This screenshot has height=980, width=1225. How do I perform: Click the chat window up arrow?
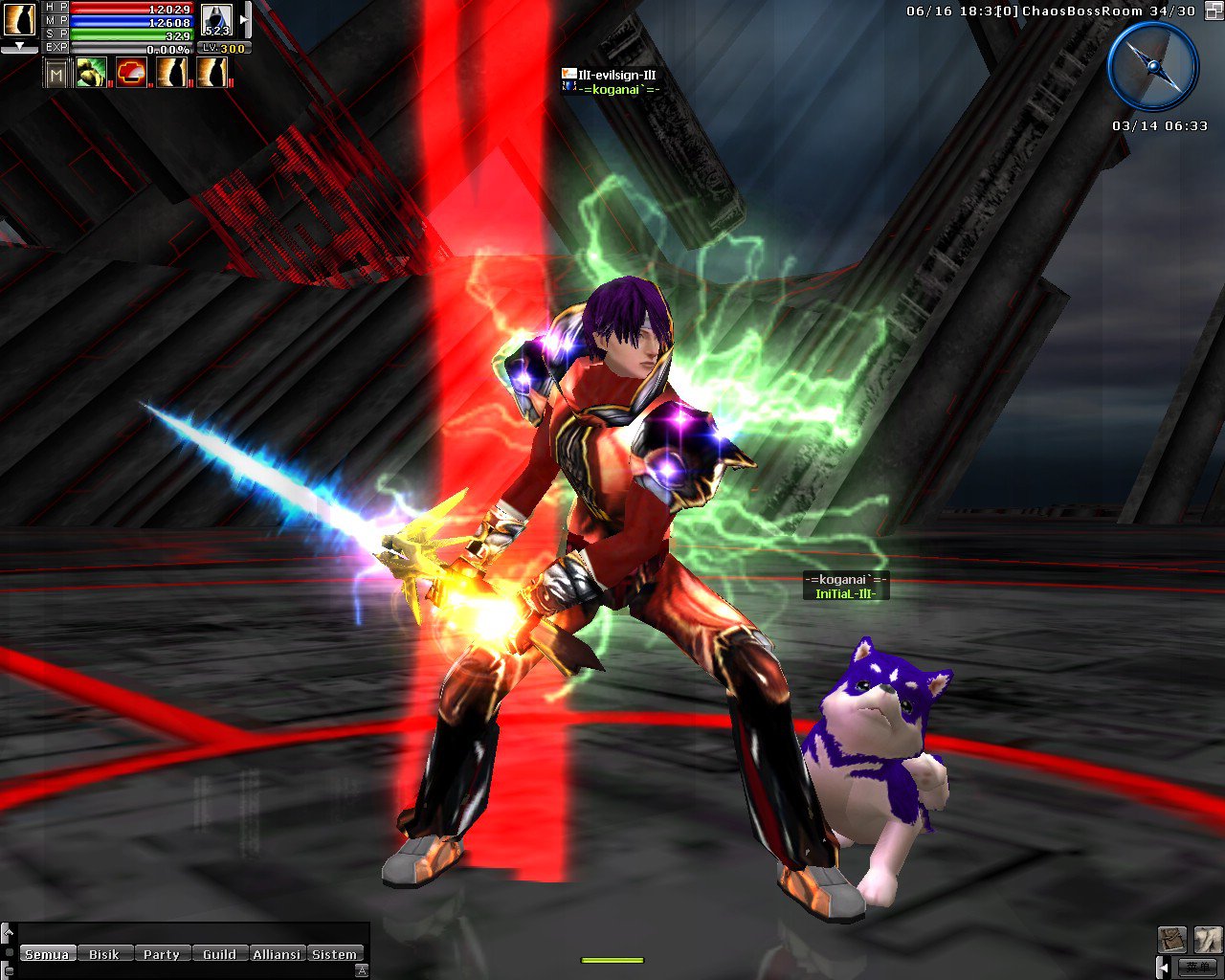point(8,931)
